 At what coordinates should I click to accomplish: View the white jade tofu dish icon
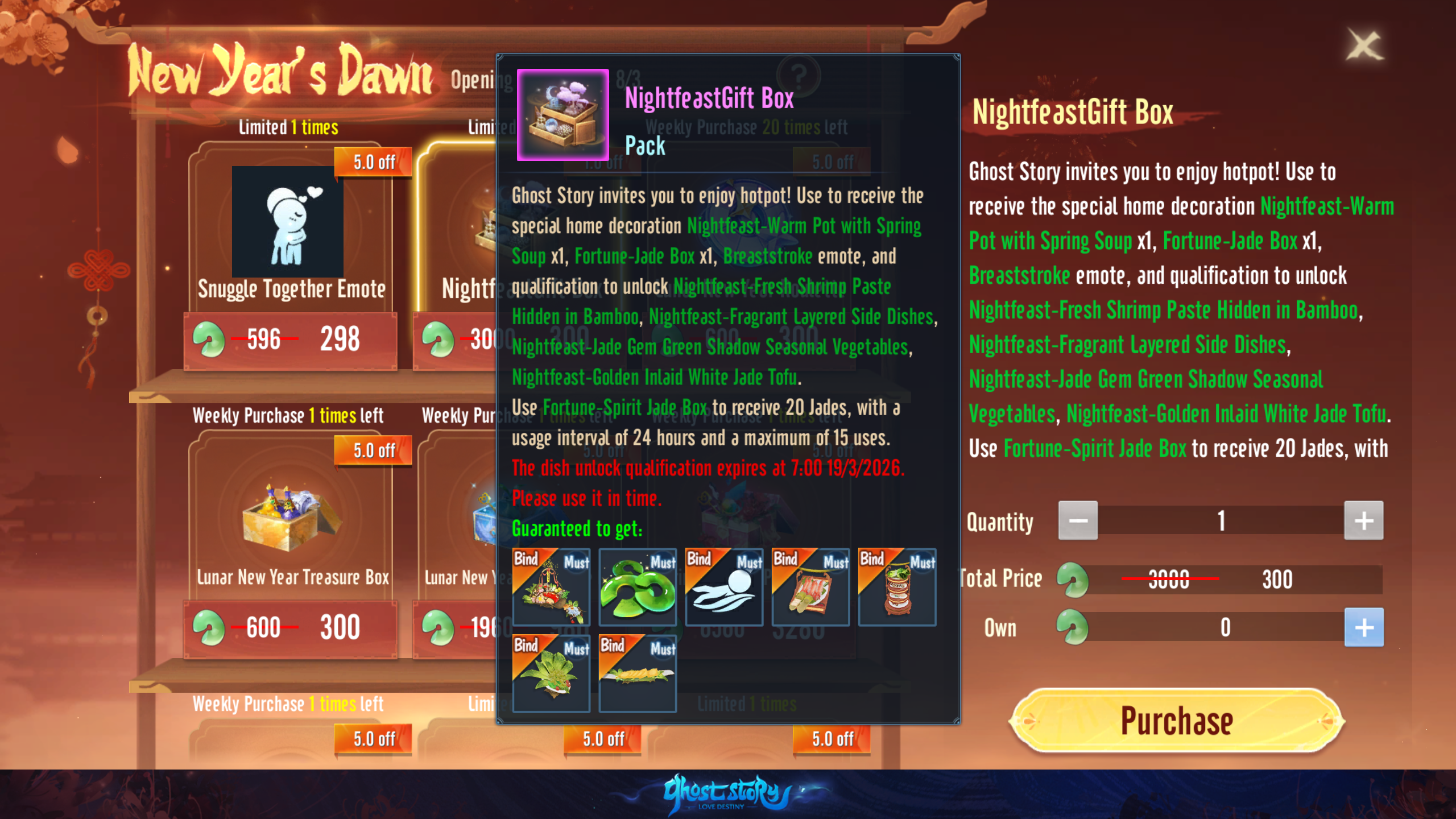pos(638,673)
